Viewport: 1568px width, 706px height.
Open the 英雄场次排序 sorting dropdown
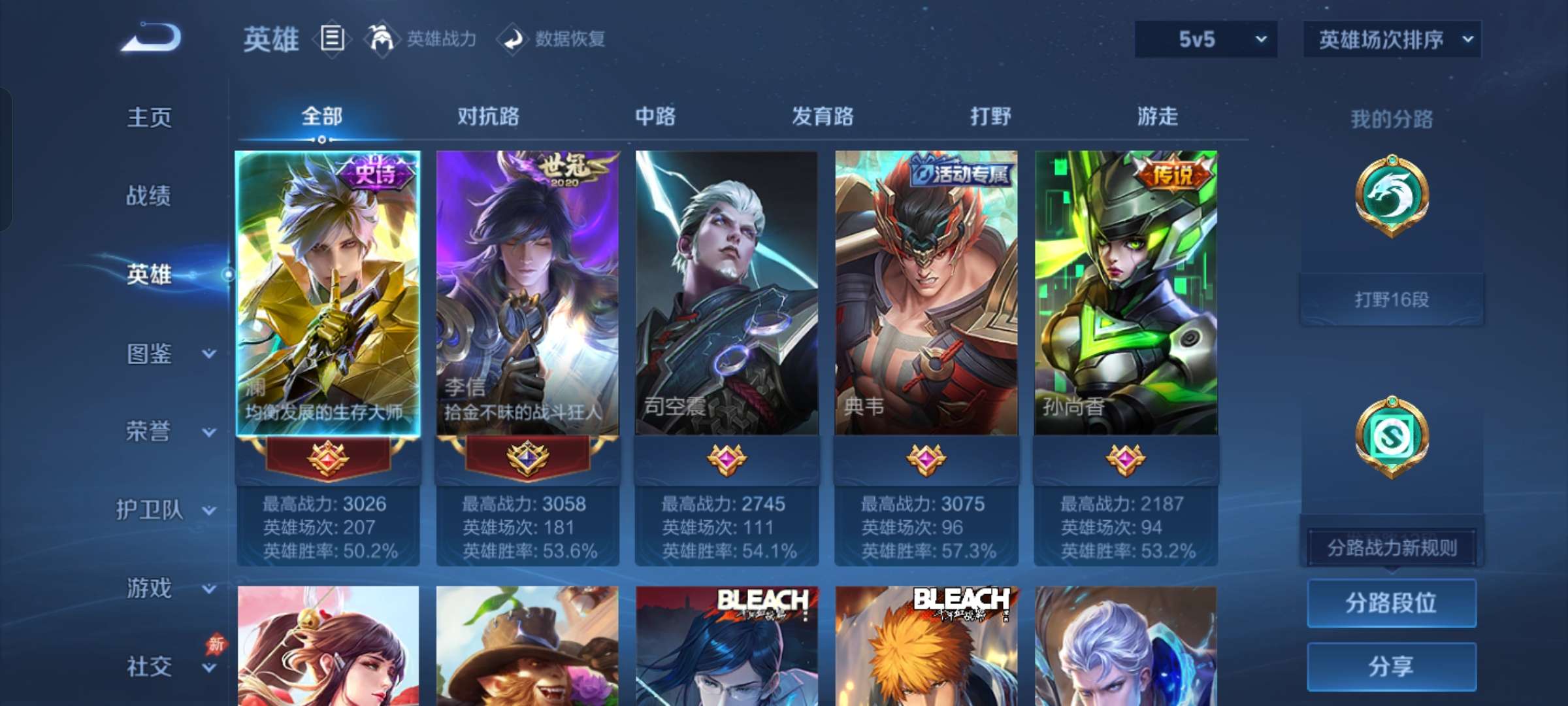tap(1392, 39)
